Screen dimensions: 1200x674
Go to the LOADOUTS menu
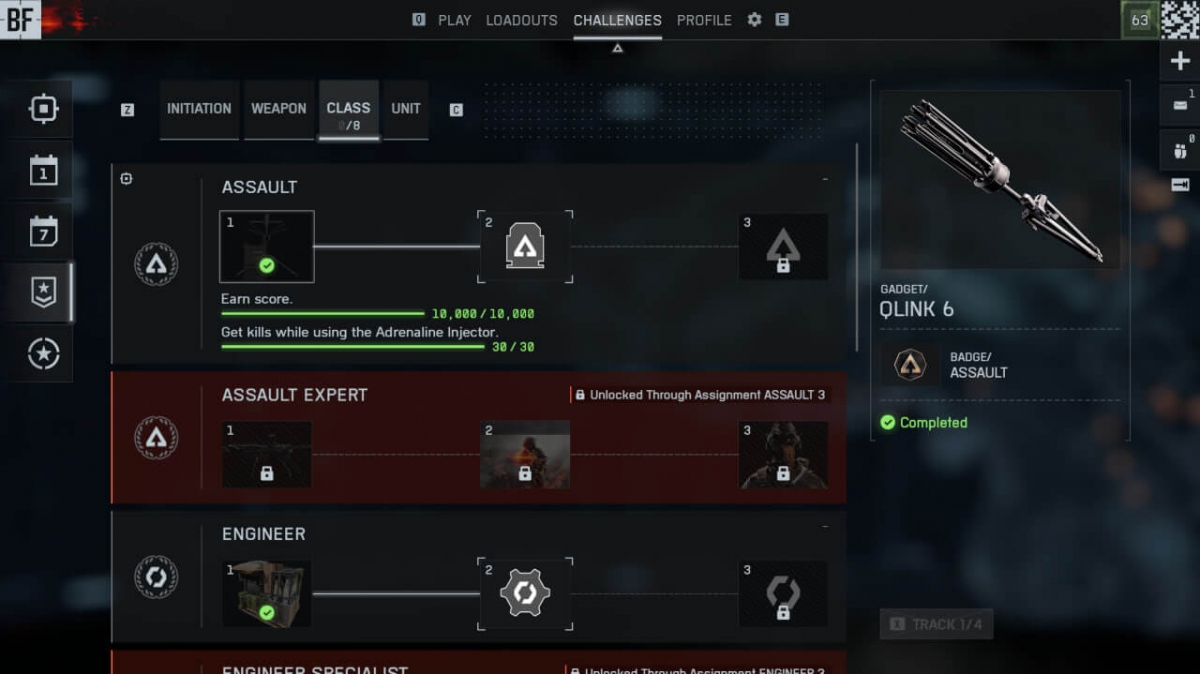point(521,20)
